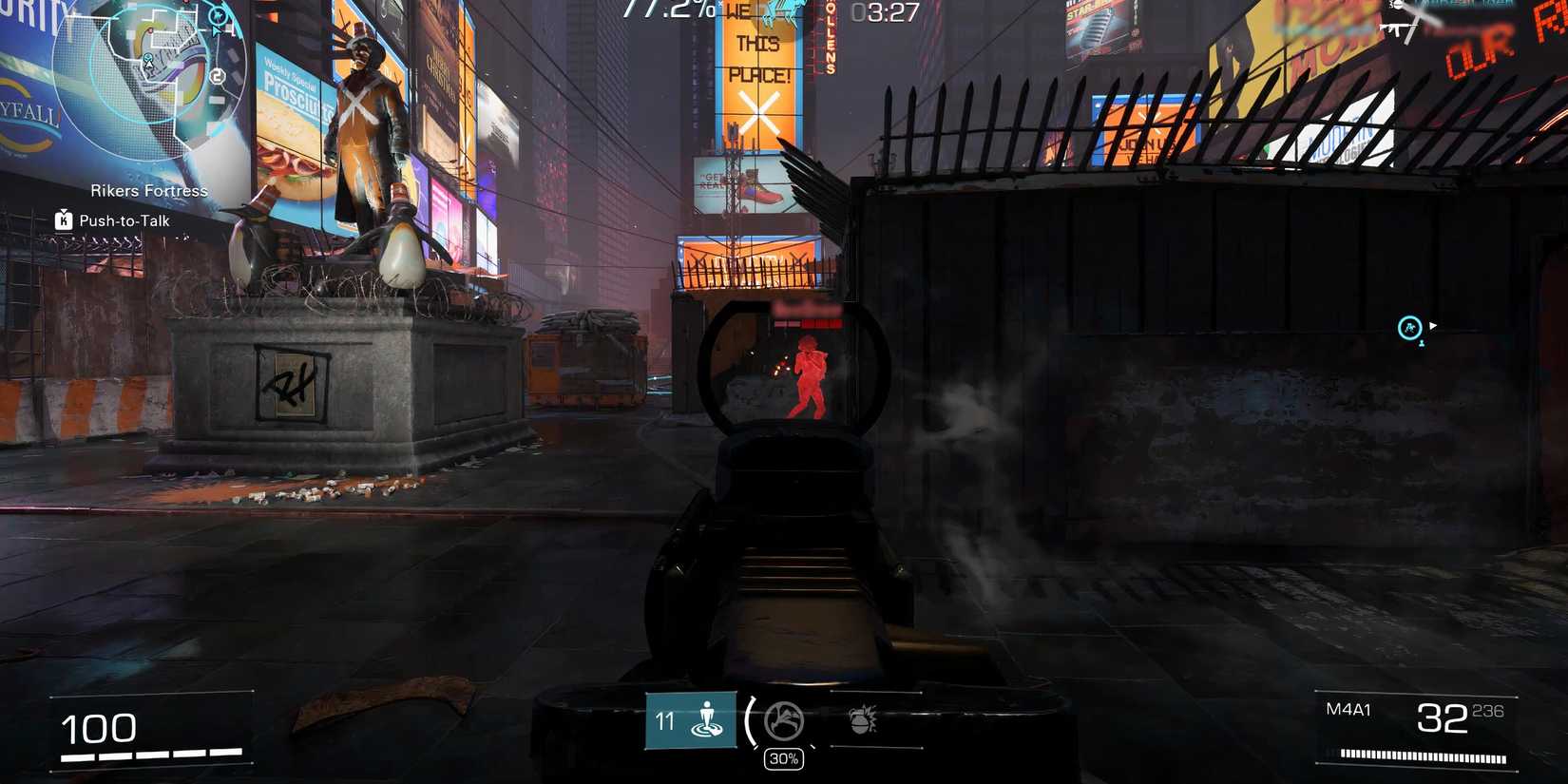The width and height of the screenshot is (1568, 784).
Task: Toggle the ability charge indicator at 30%
Action: (x=783, y=757)
